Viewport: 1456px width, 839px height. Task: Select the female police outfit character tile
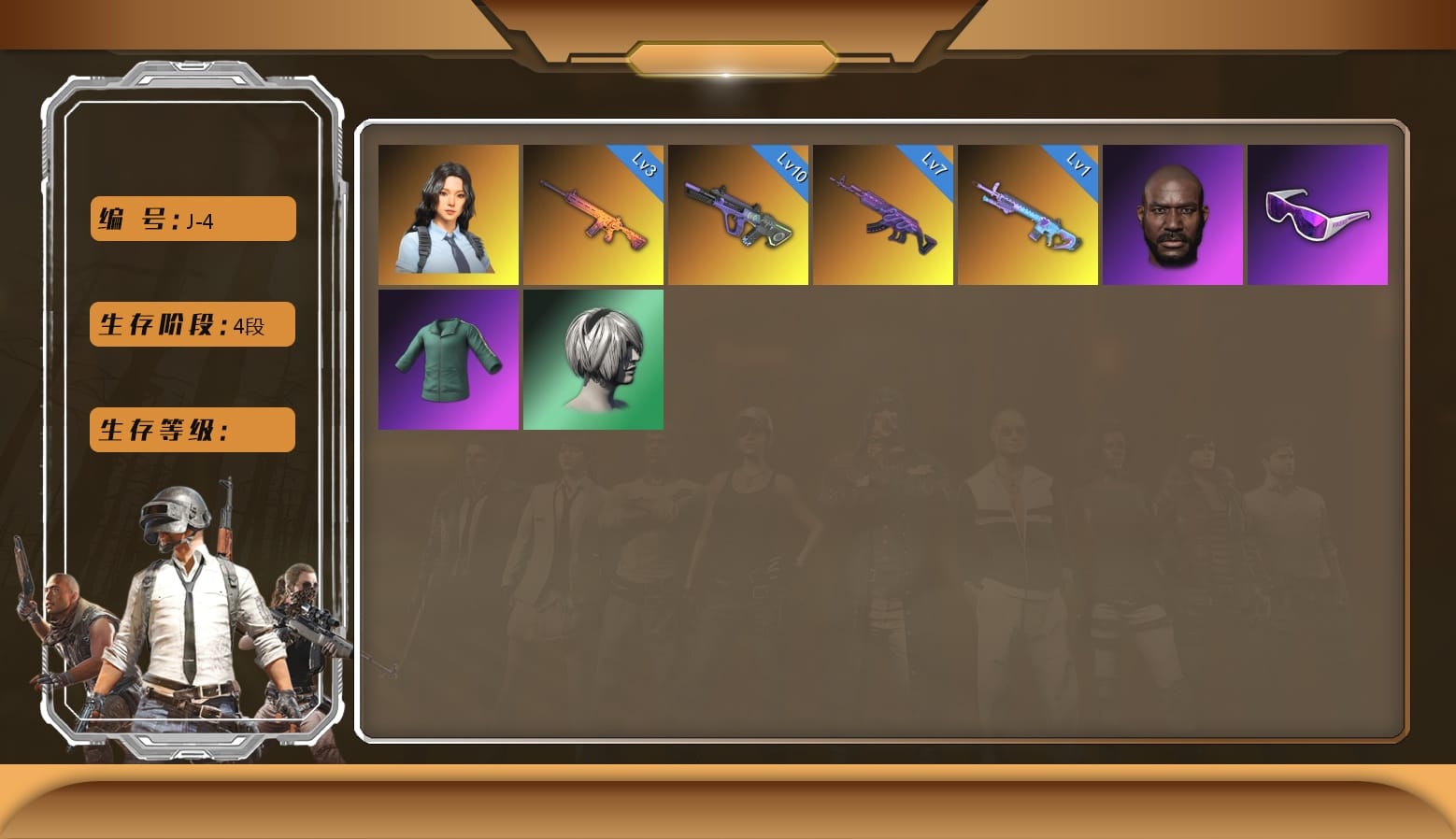449,215
